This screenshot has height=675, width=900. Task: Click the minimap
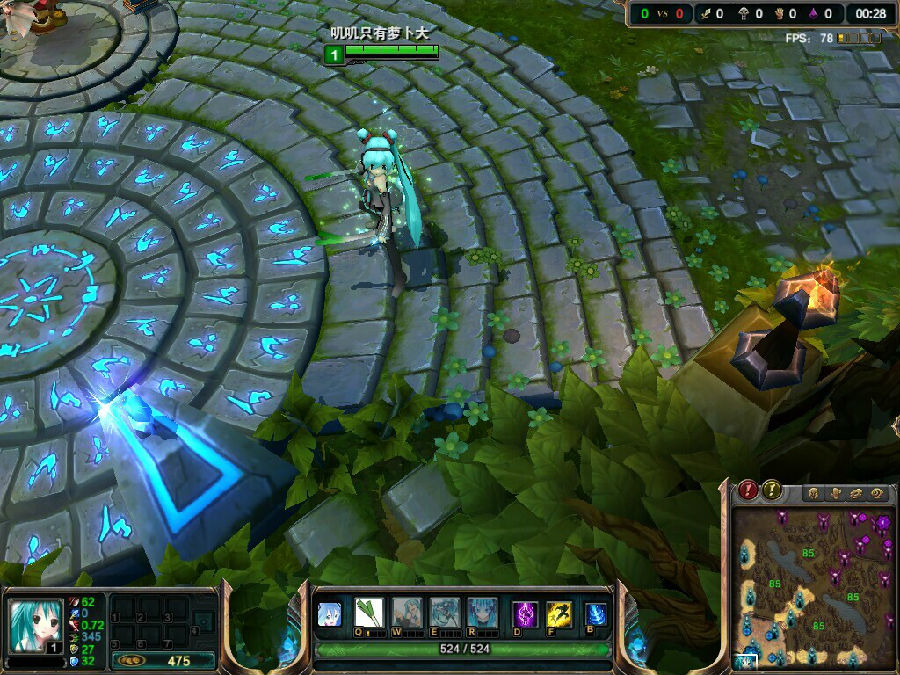click(813, 587)
